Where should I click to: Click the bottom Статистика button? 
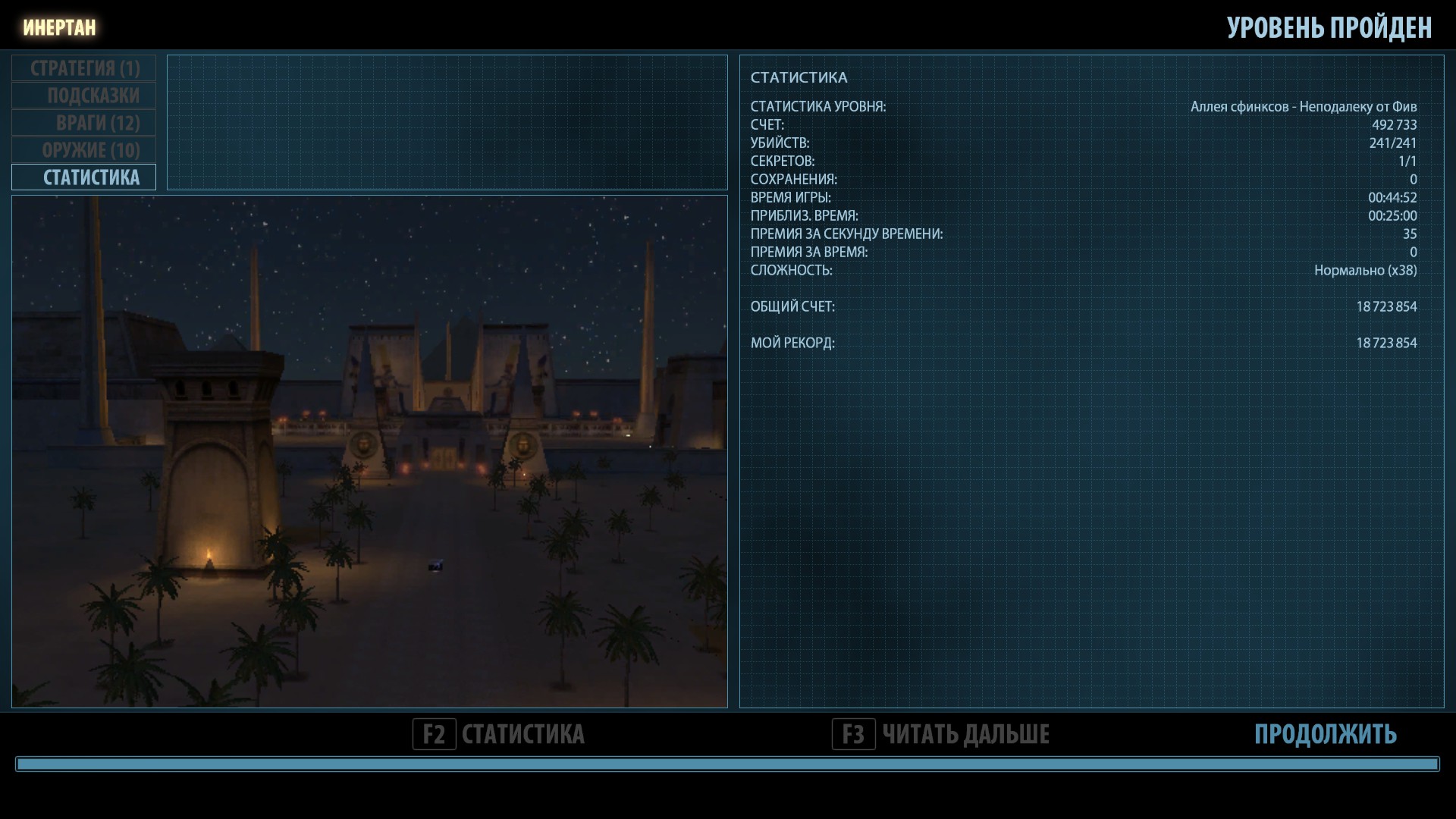[x=499, y=734]
